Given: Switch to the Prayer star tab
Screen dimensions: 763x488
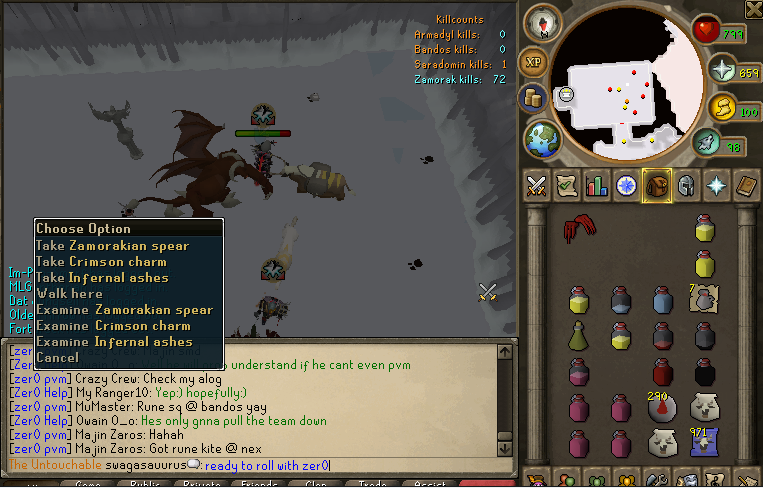Looking at the screenshot, I should click(x=716, y=185).
